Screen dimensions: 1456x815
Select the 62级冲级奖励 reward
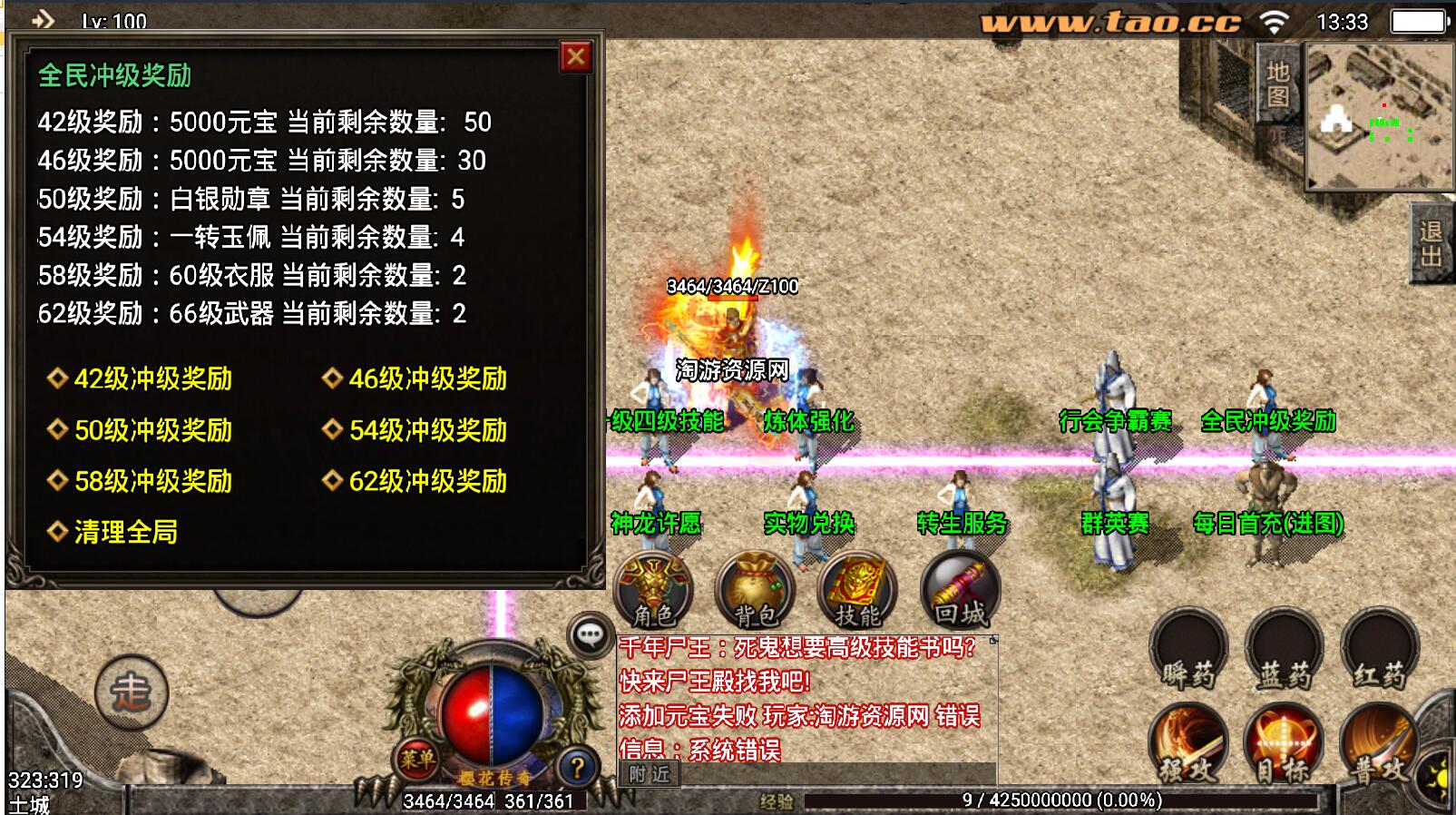(x=427, y=481)
